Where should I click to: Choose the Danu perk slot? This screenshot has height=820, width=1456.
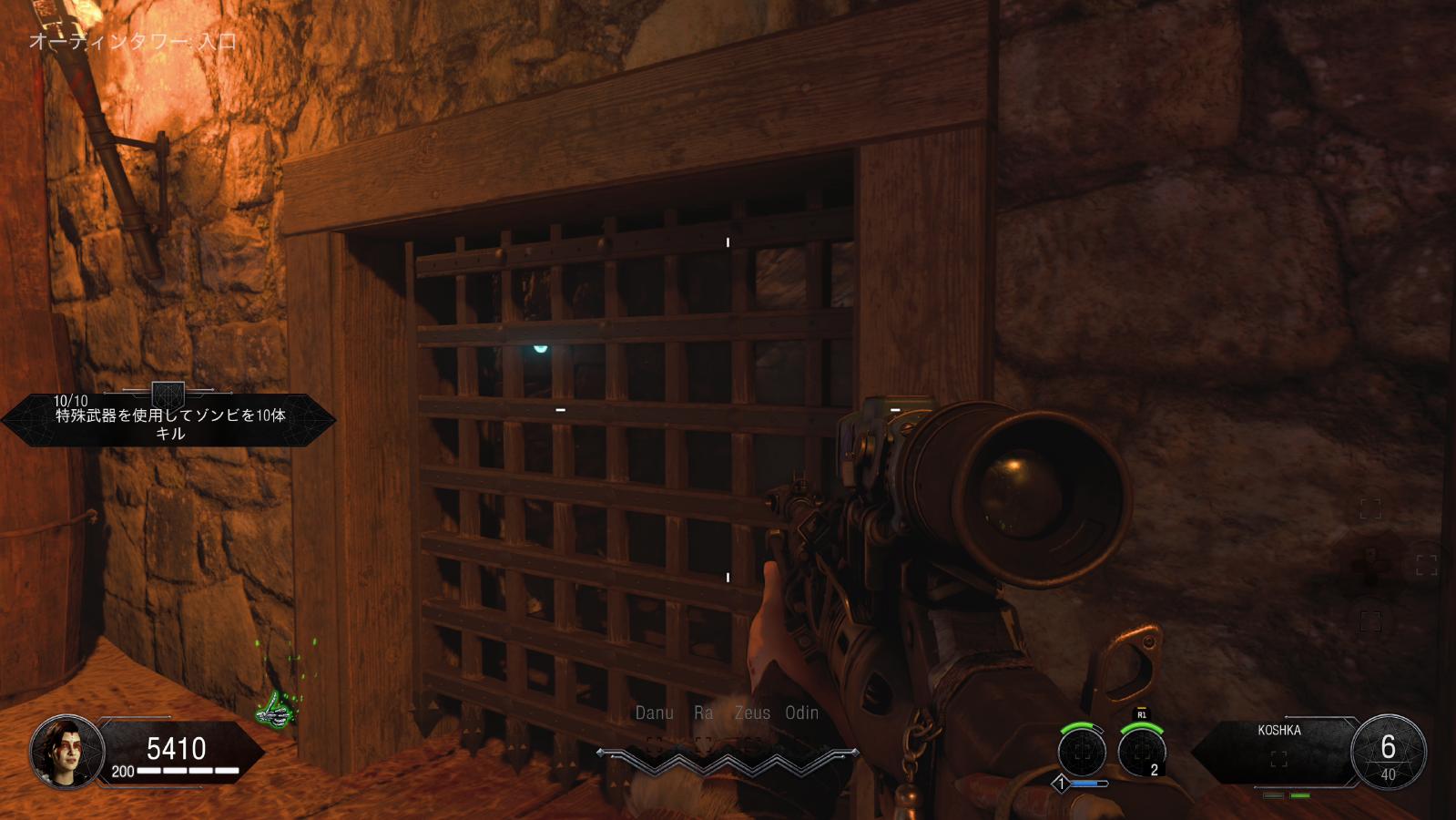pyautogui.click(x=654, y=713)
